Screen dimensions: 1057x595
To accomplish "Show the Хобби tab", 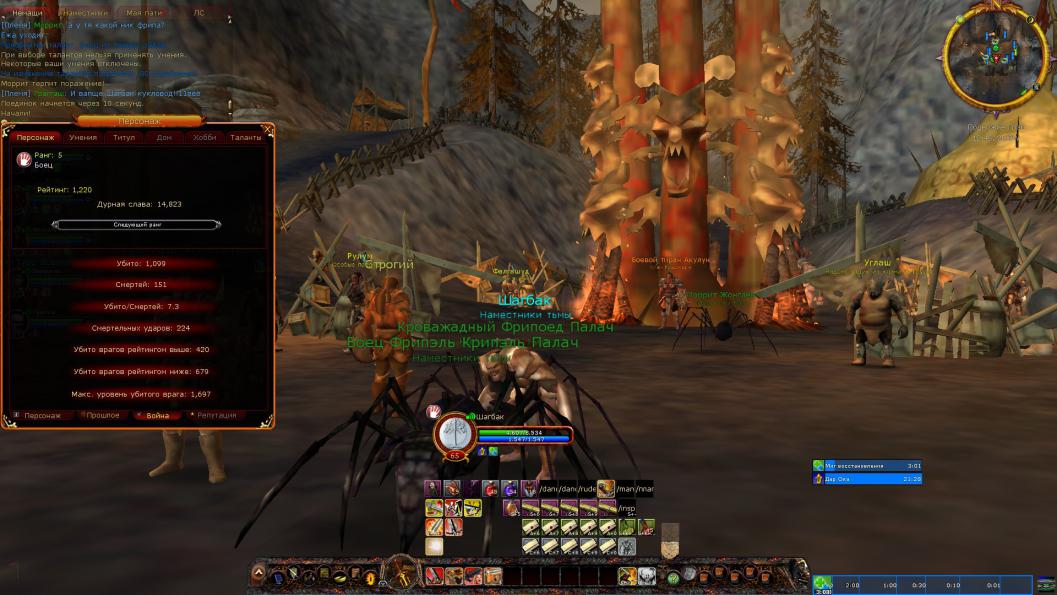I will pos(204,137).
